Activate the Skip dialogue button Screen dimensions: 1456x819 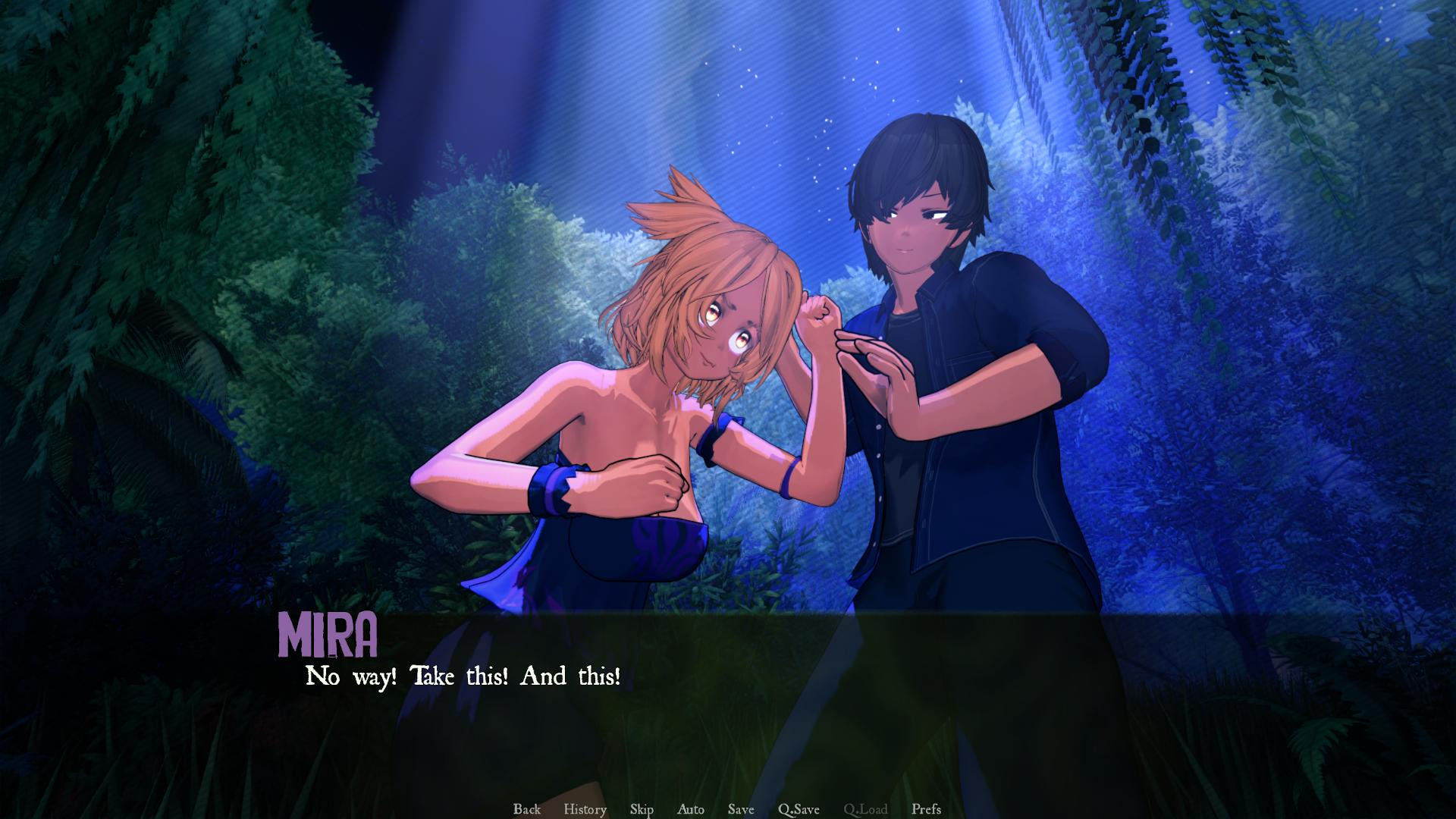coord(642,809)
